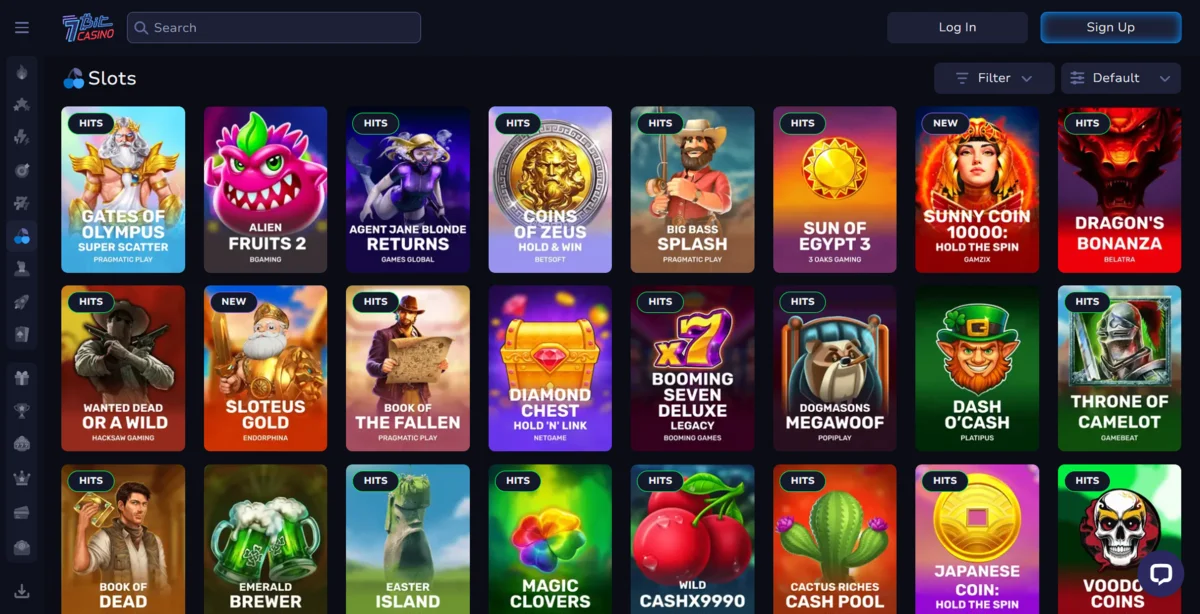Open the Dash O'Cash leprechaun slot
This screenshot has height=614, width=1200.
pyautogui.click(x=977, y=368)
